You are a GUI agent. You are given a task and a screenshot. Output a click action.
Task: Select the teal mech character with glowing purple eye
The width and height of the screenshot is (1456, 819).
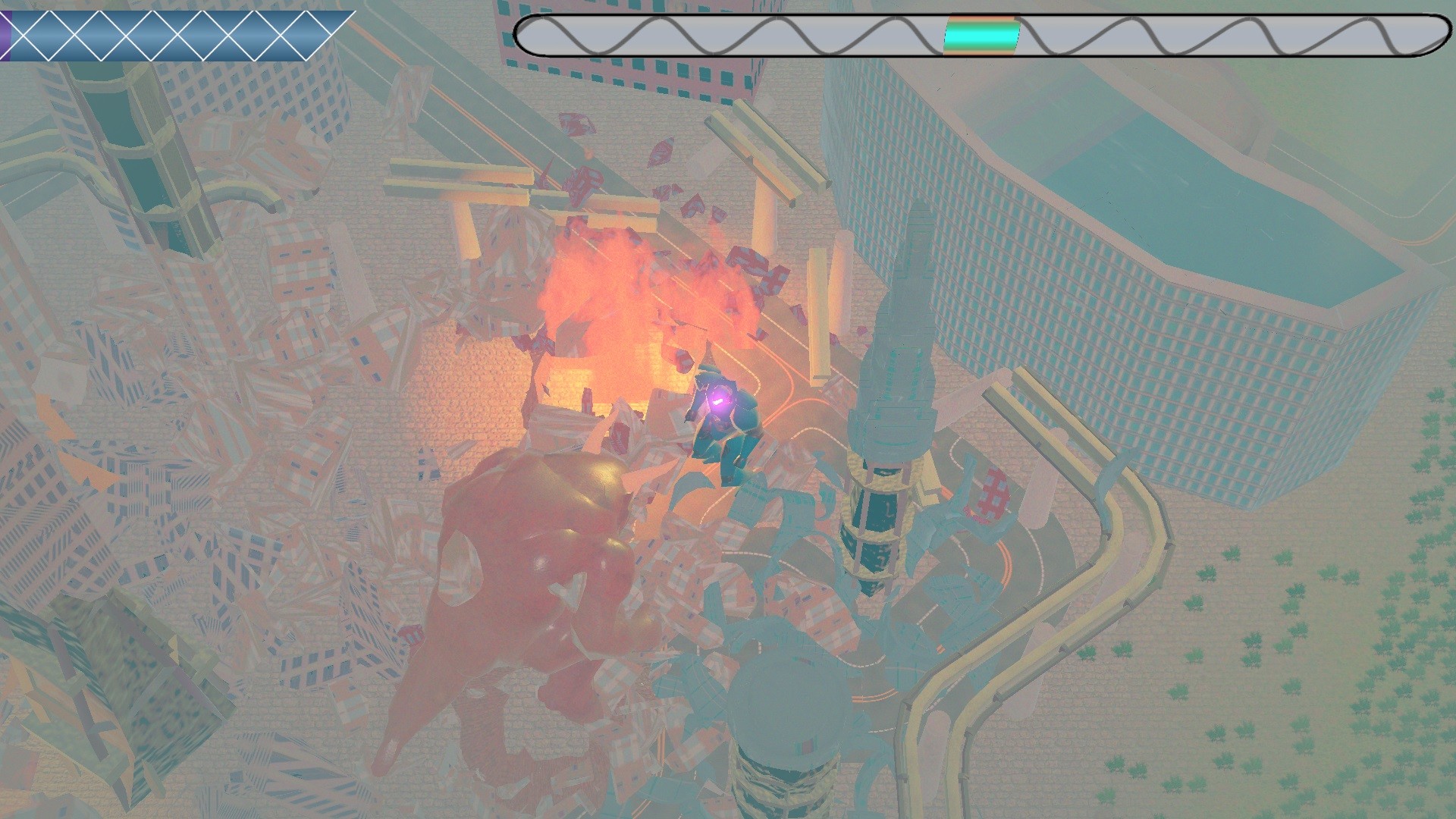[724, 425]
